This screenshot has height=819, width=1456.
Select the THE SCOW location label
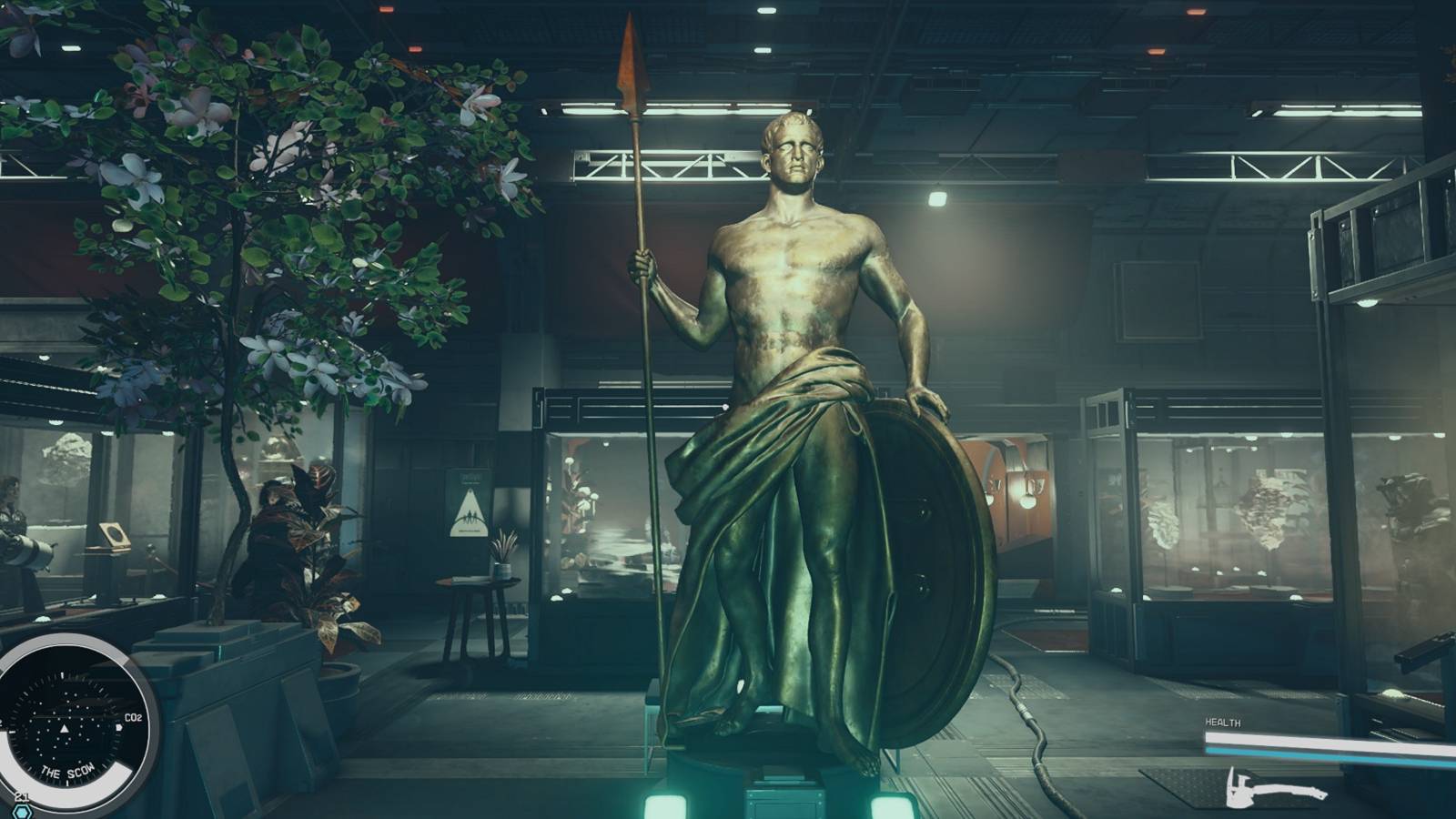pos(66,770)
